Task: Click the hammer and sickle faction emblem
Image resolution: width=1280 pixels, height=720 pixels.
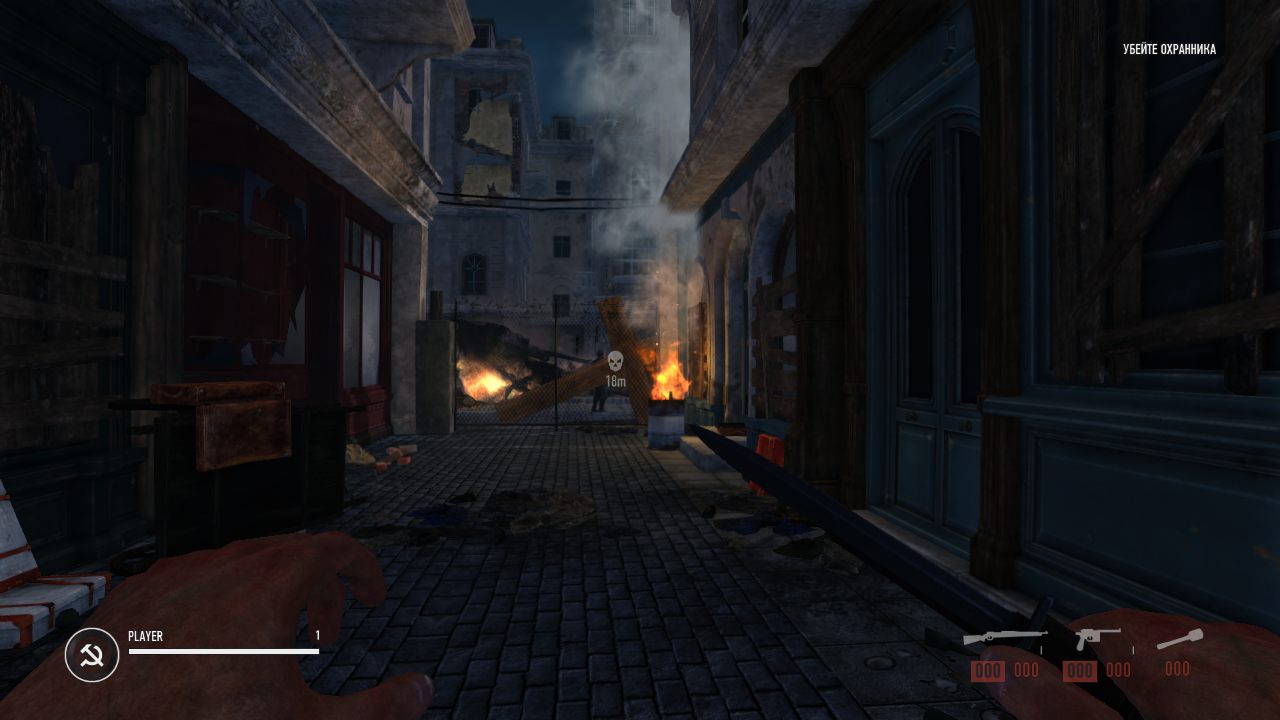Action: click(92, 655)
